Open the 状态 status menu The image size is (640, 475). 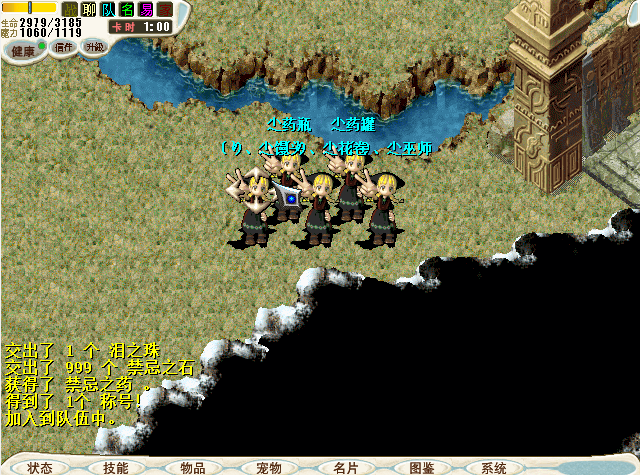click(x=40, y=467)
